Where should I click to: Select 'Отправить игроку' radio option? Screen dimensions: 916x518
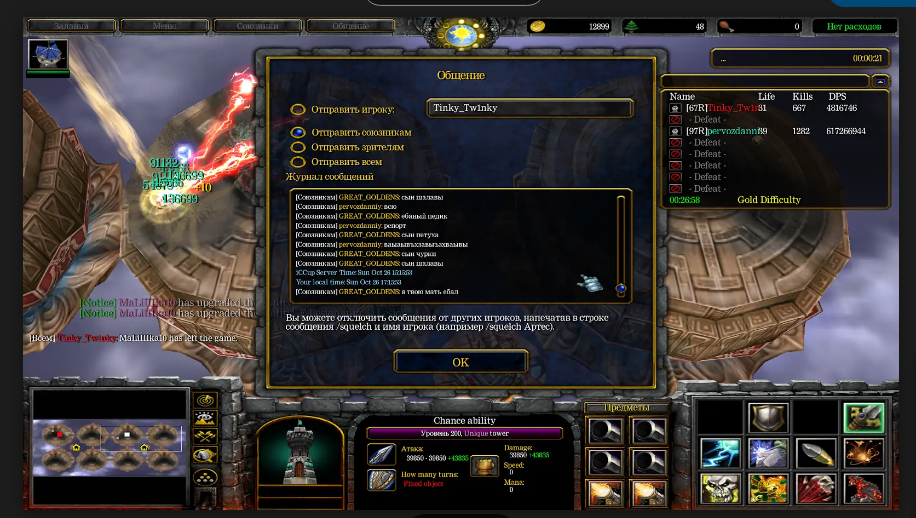pos(298,110)
